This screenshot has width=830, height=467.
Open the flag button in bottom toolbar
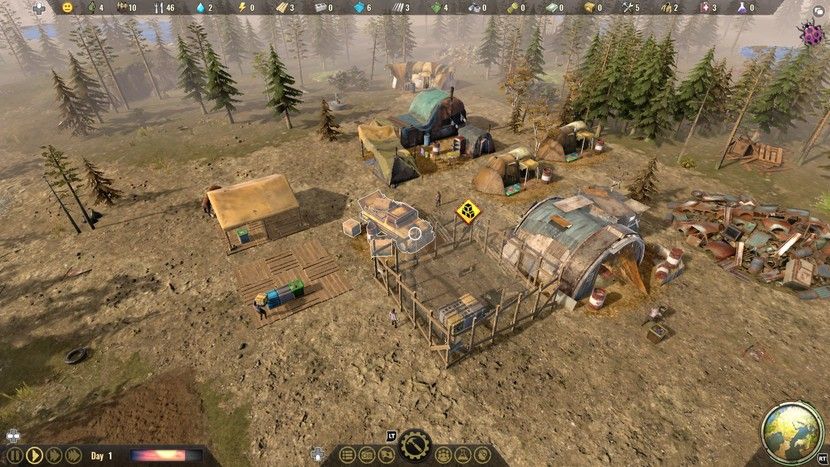(x=387, y=456)
